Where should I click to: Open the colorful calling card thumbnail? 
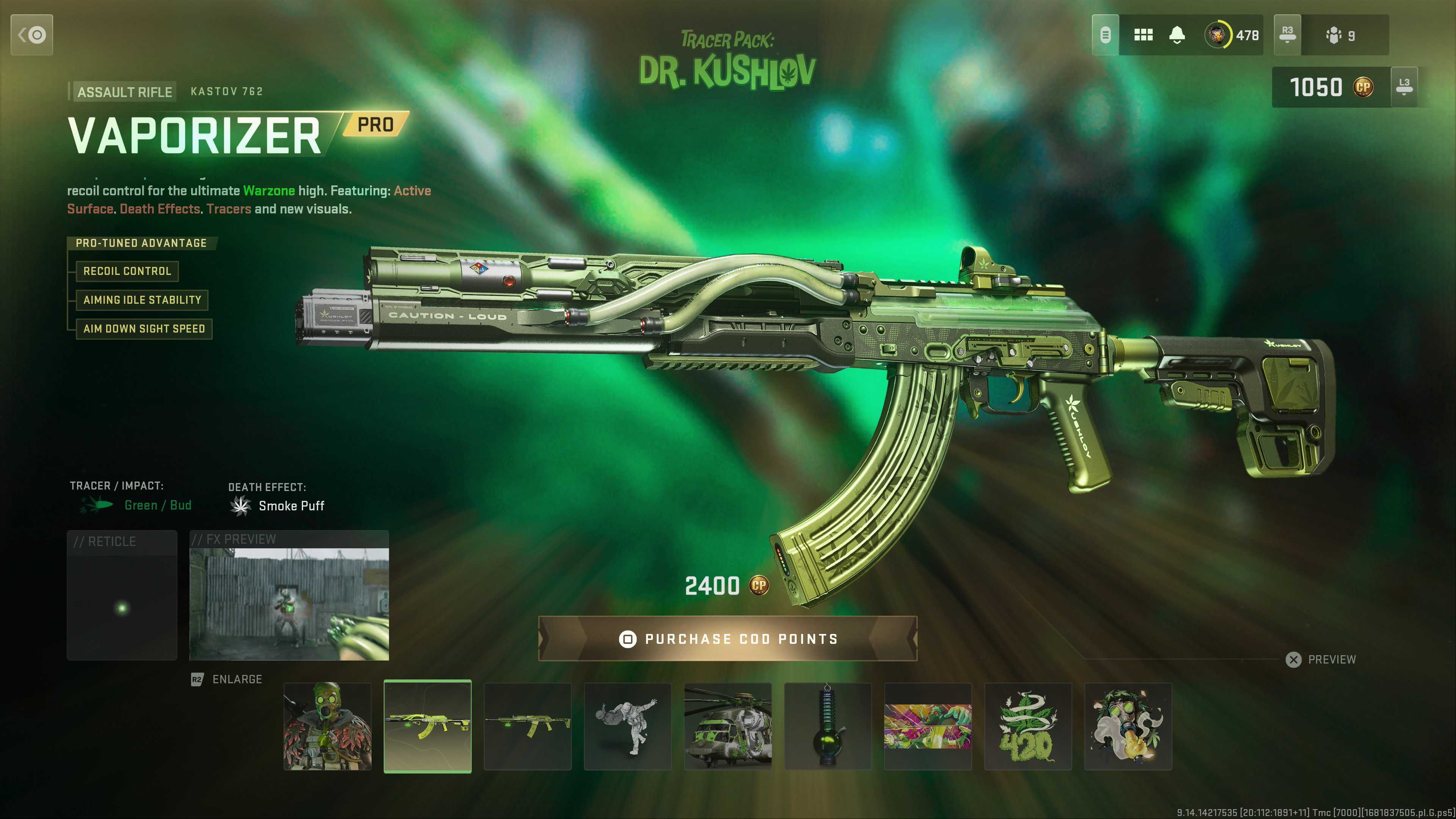pyautogui.click(x=927, y=726)
